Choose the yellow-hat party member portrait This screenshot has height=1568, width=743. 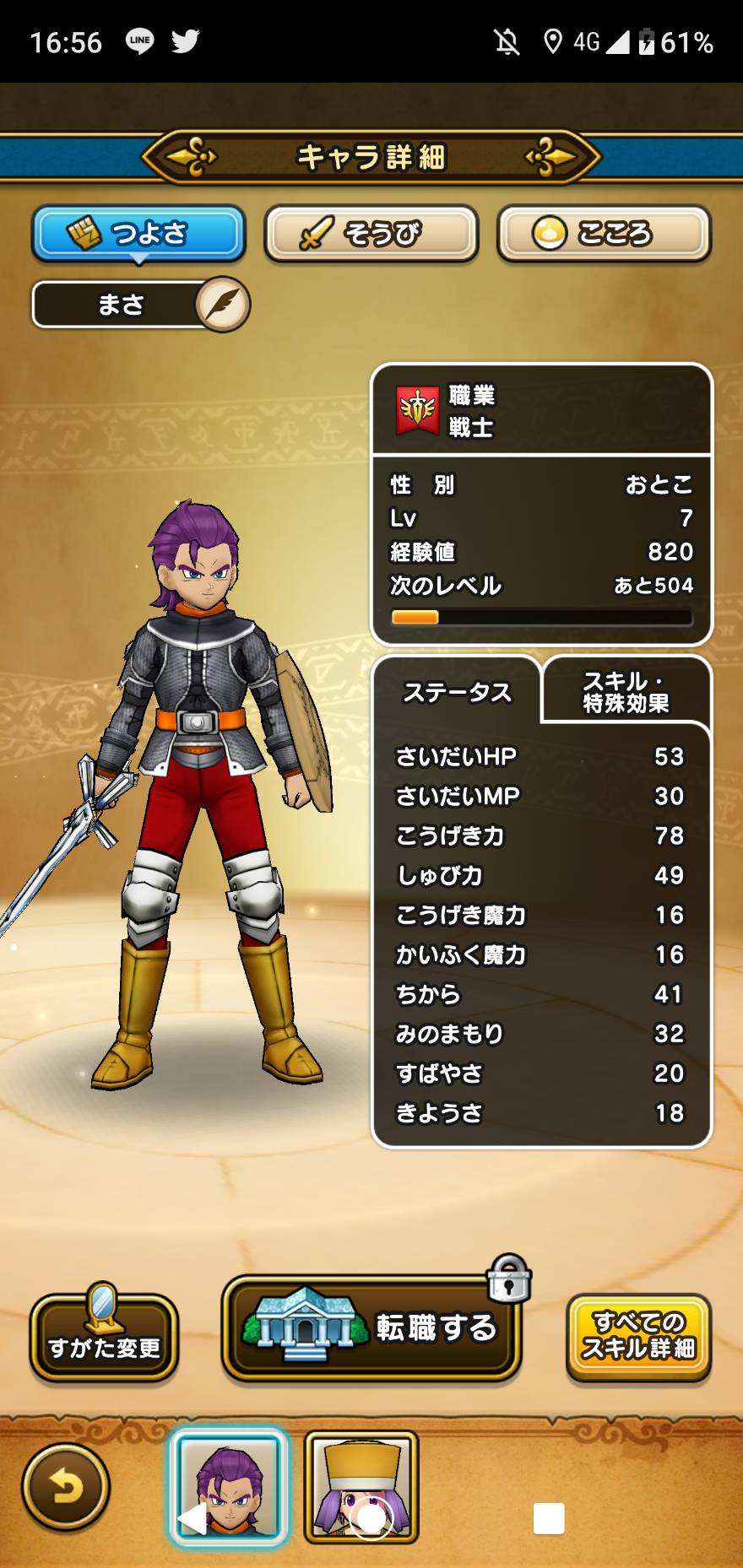point(361,1487)
